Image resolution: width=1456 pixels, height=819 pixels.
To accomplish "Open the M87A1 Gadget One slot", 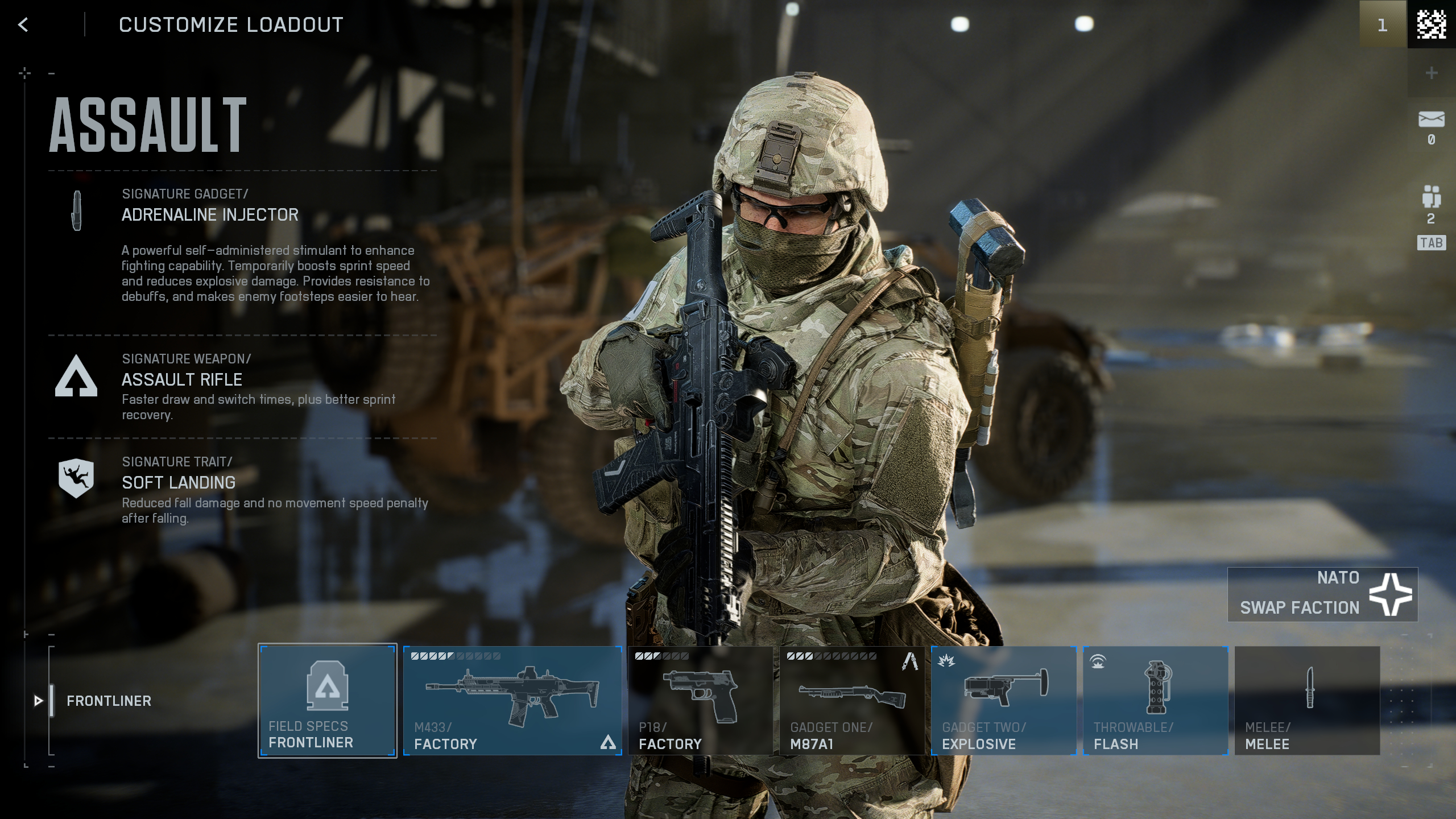I will coord(853,700).
